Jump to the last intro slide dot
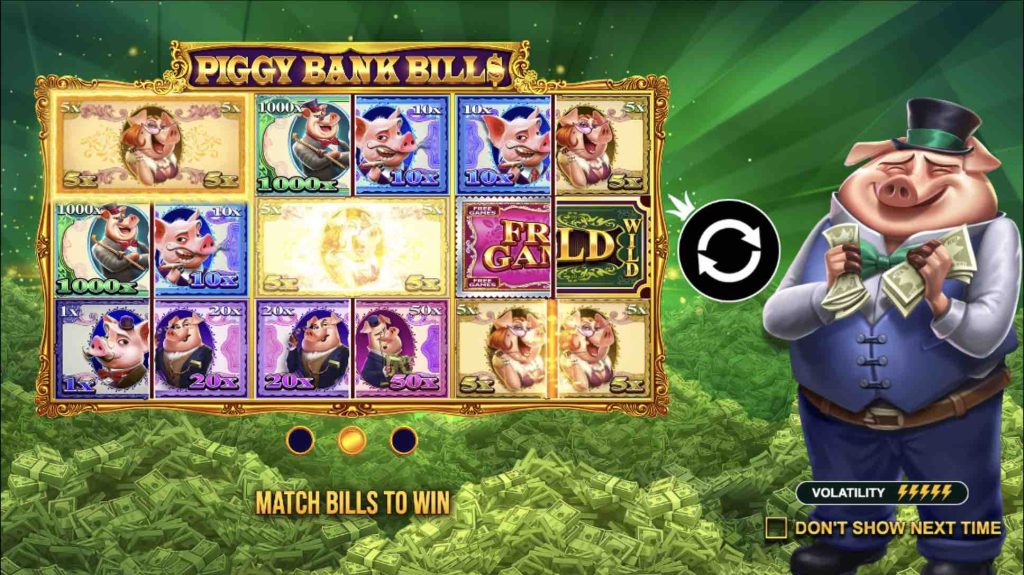The width and height of the screenshot is (1024, 575). click(x=403, y=440)
